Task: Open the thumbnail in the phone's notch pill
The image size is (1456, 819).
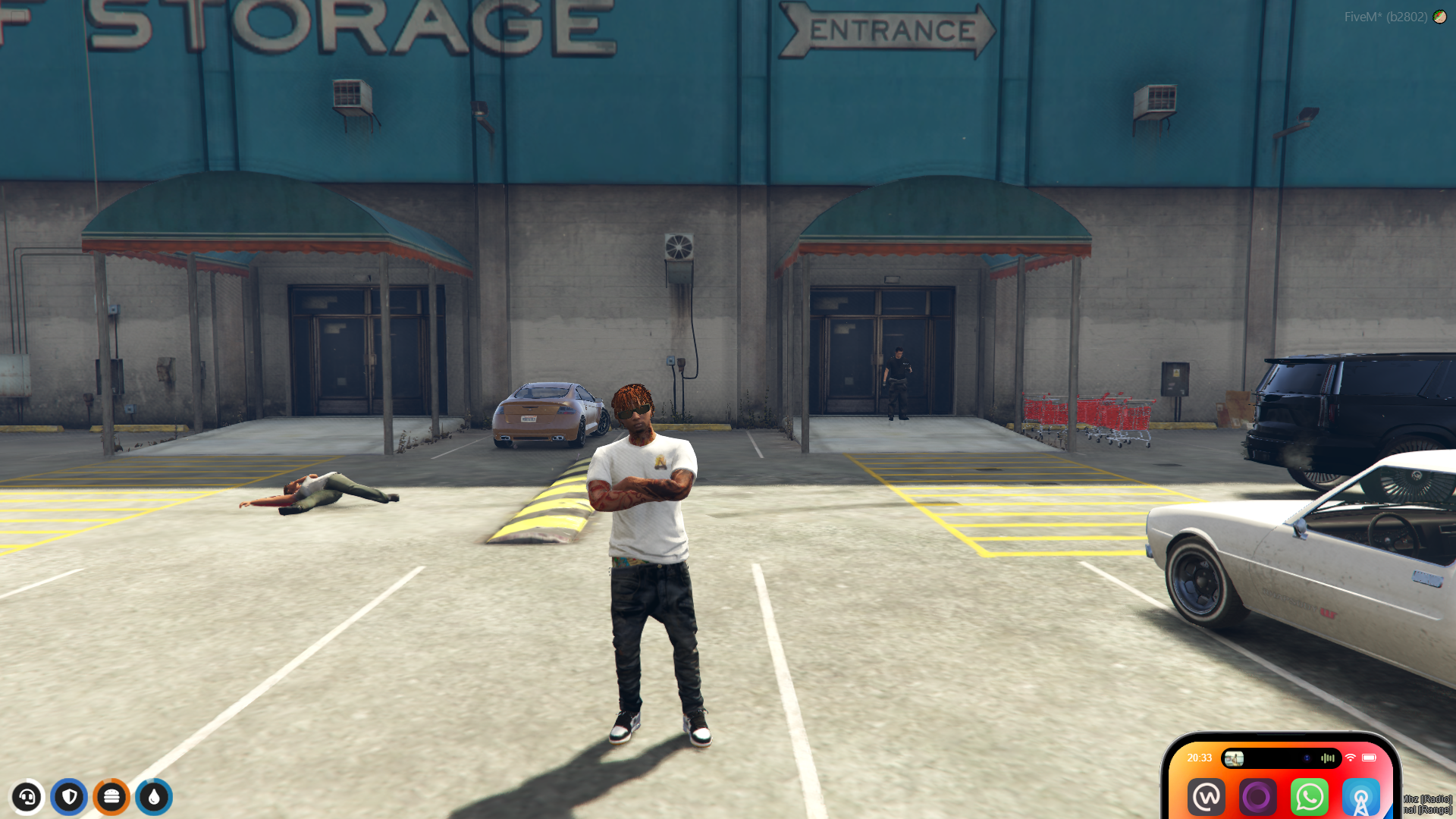Action: pyautogui.click(x=1234, y=758)
